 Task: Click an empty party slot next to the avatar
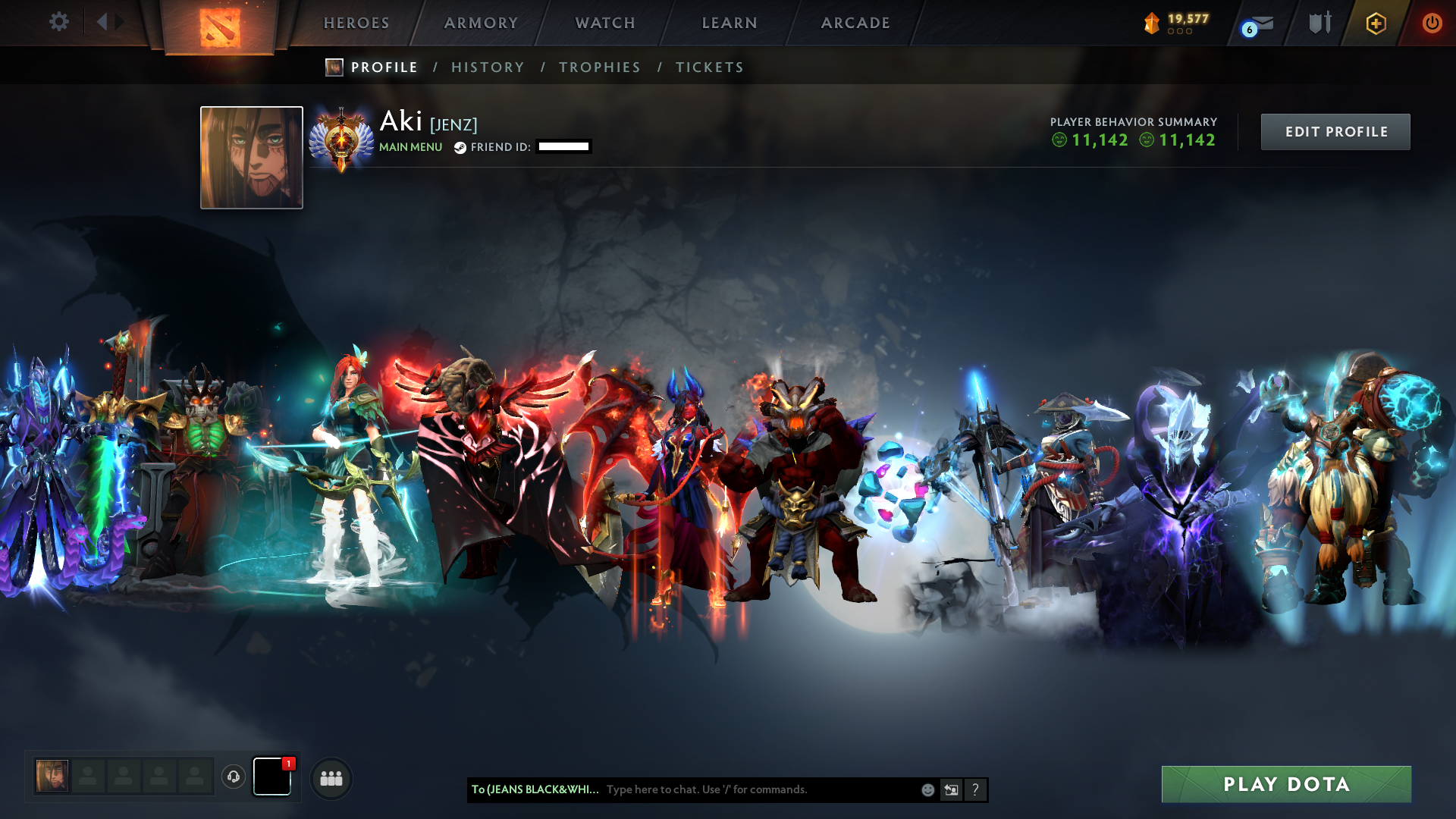click(87, 776)
